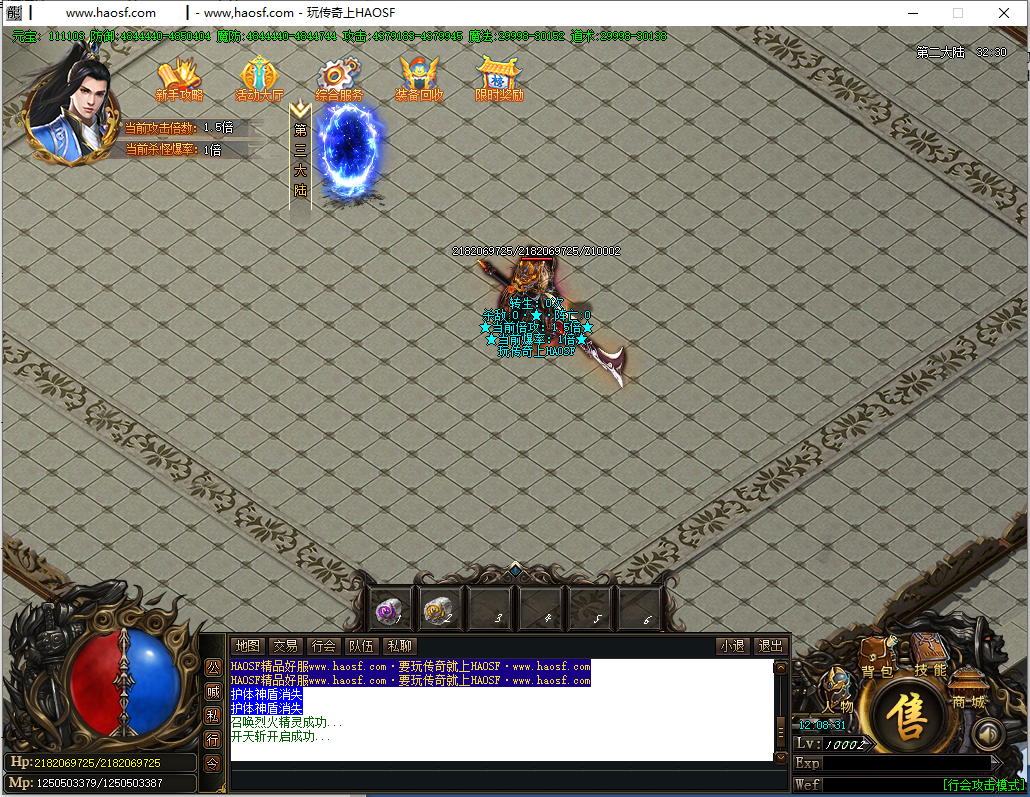Open the 装备回收 equipment recycling
This screenshot has height=797, width=1030.
click(419, 79)
